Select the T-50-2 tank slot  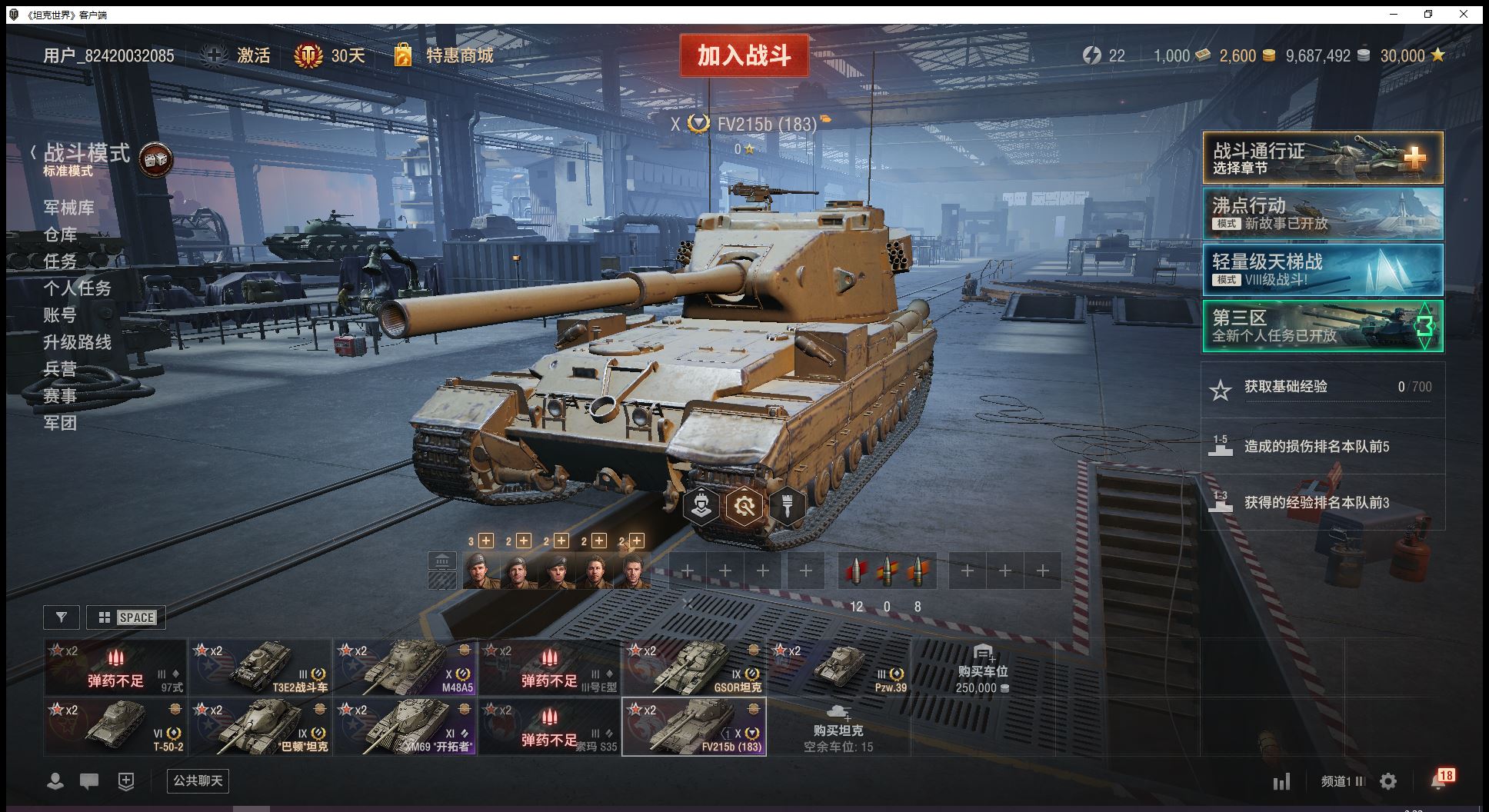click(x=115, y=727)
